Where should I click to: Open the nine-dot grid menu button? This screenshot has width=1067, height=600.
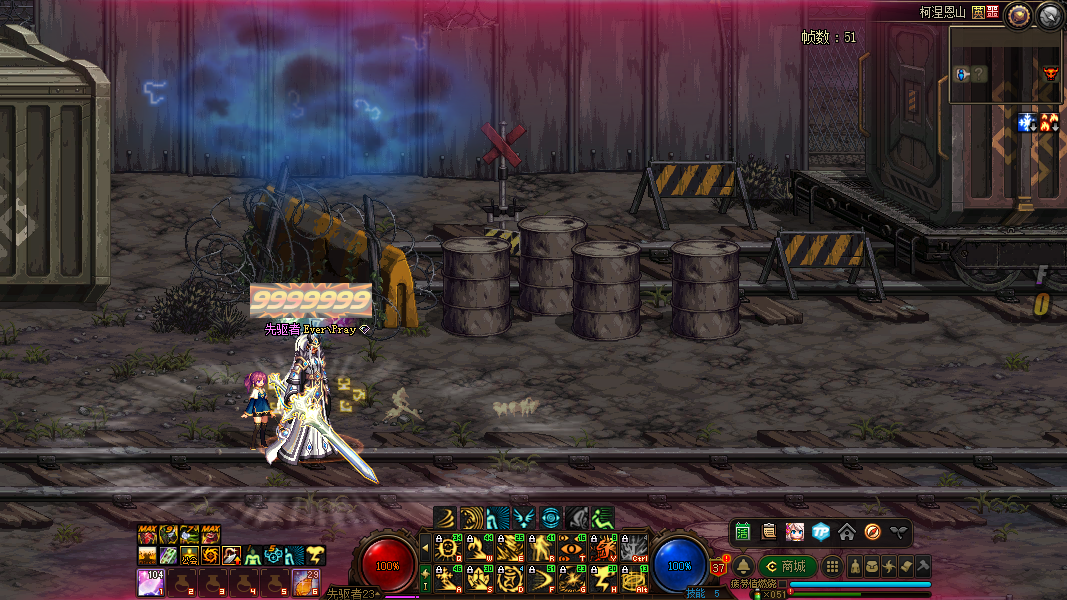point(832,566)
